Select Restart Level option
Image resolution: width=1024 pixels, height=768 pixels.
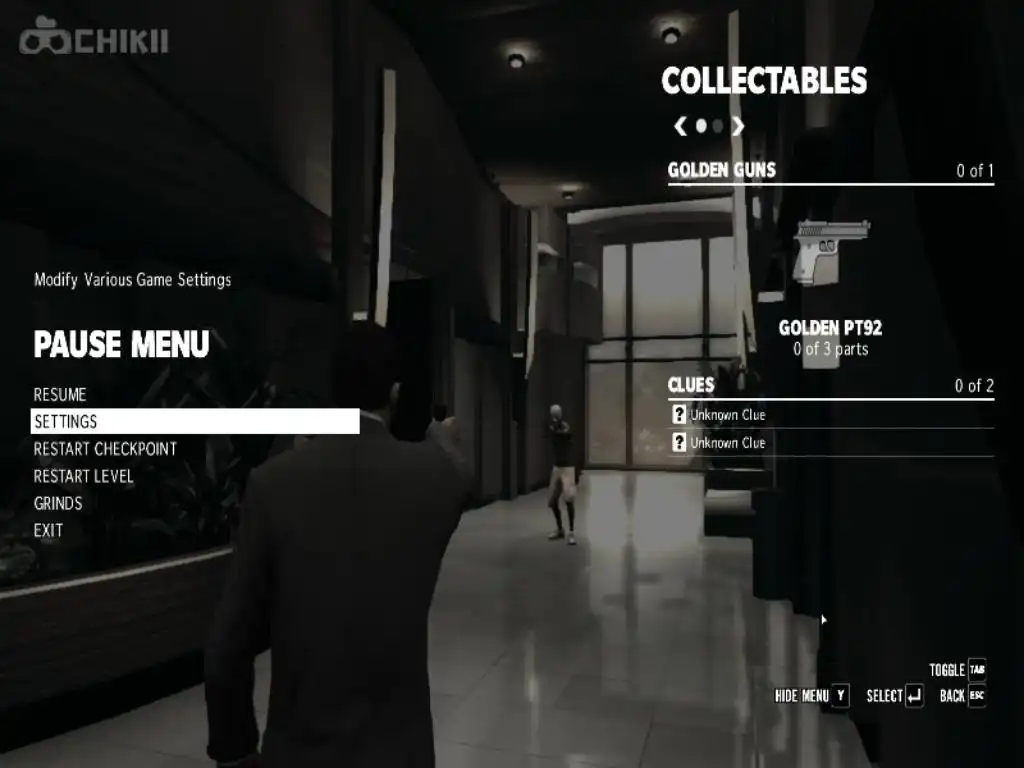point(84,476)
